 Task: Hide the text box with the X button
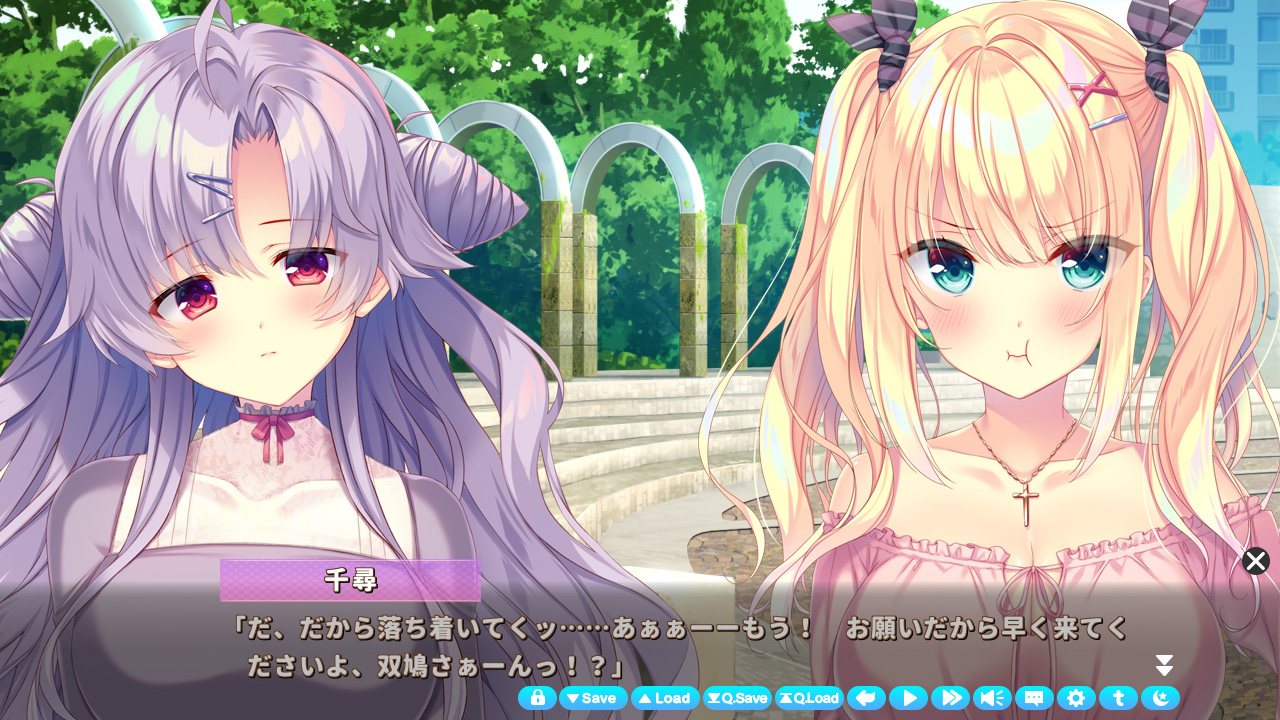click(1256, 561)
